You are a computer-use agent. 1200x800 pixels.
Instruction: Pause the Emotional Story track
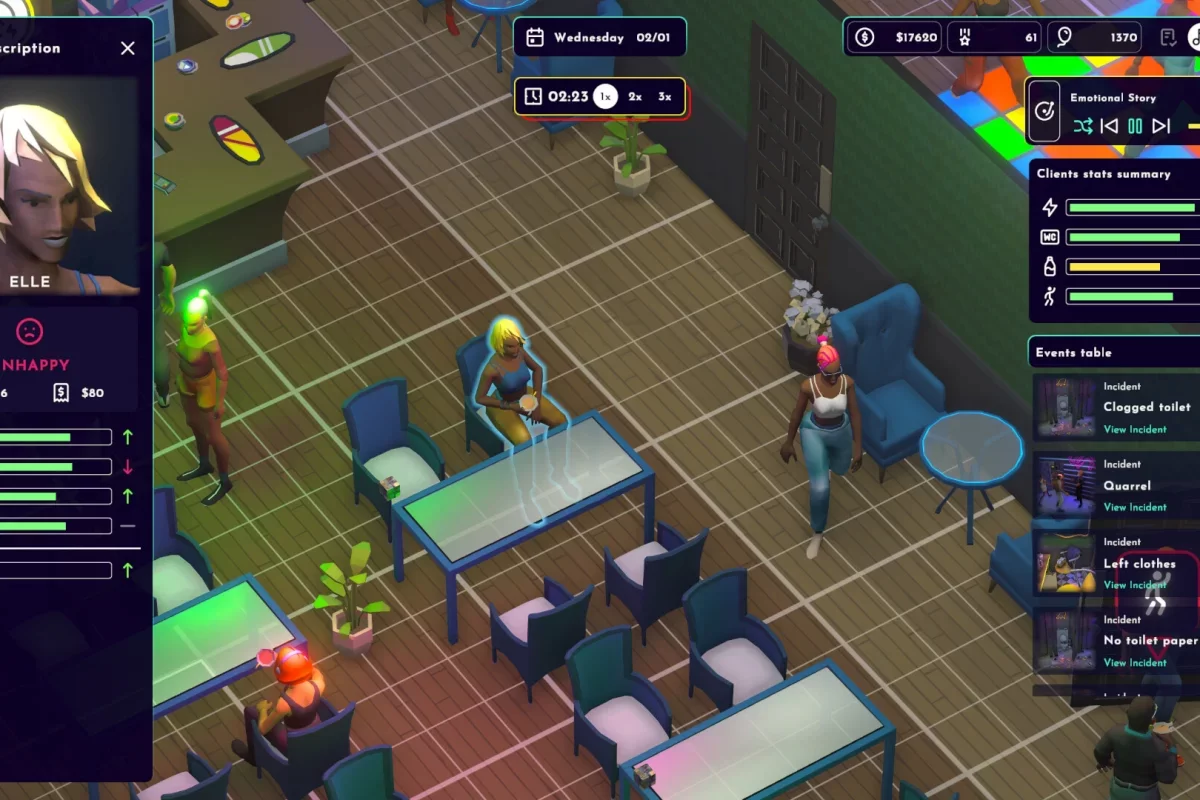(1135, 126)
